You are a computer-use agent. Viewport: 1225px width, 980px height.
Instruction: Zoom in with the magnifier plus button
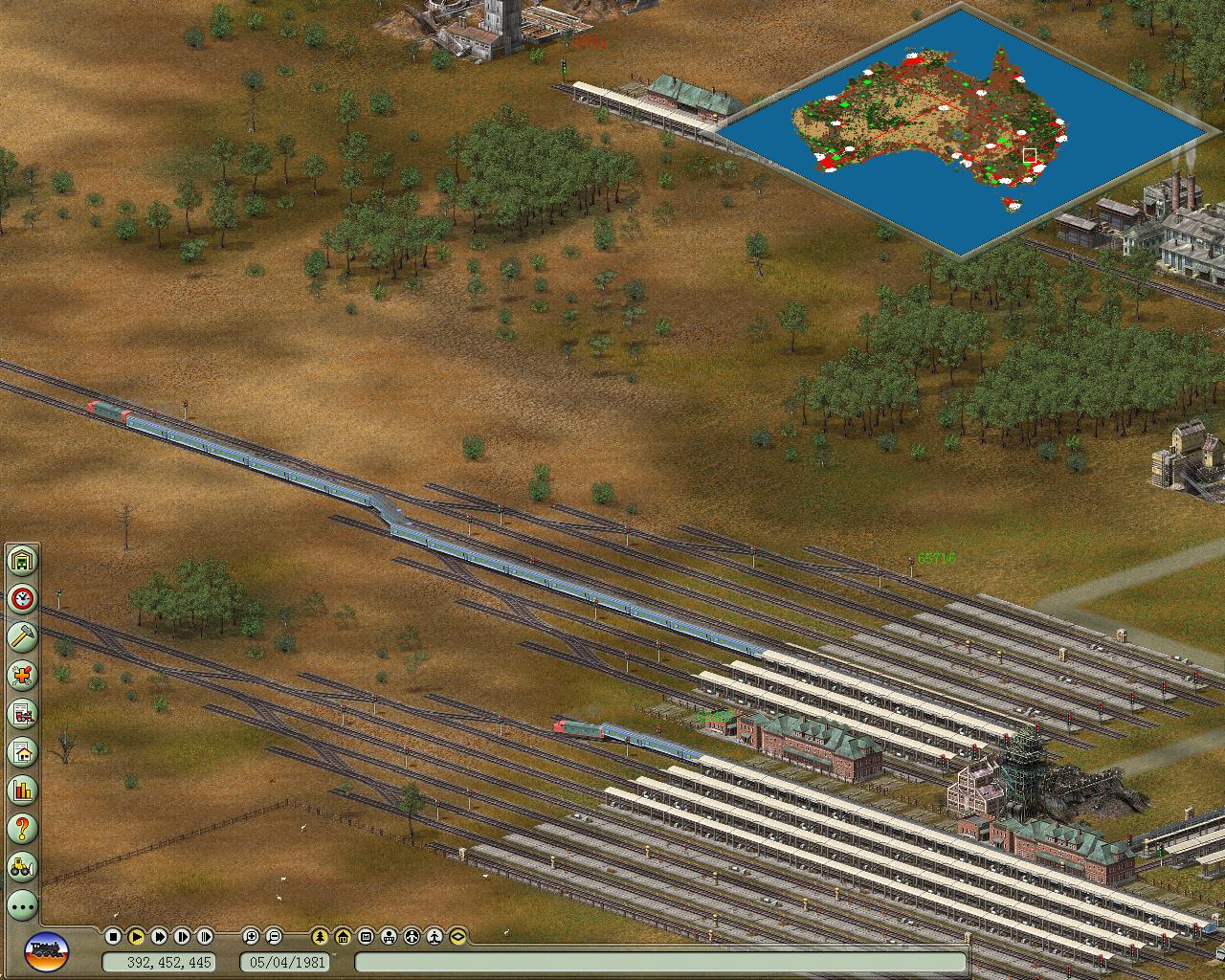tap(251, 937)
